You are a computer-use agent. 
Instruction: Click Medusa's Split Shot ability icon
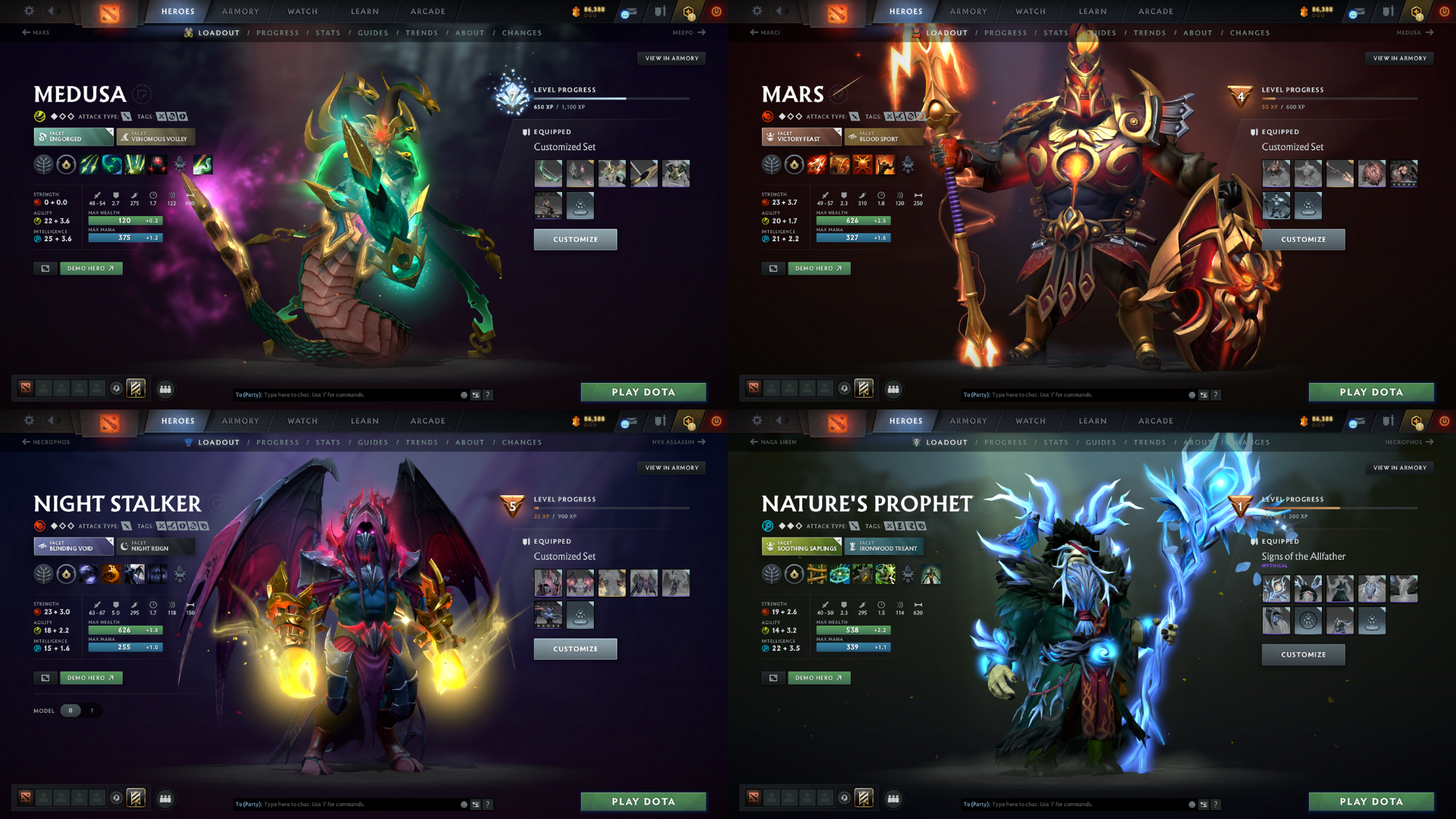[89, 165]
